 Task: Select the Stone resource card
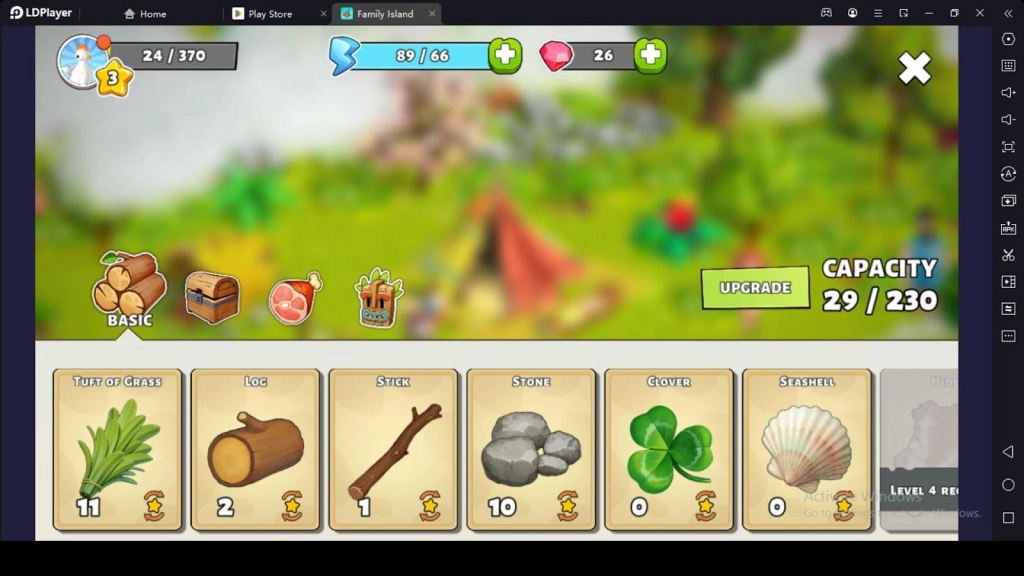[x=532, y=449]
